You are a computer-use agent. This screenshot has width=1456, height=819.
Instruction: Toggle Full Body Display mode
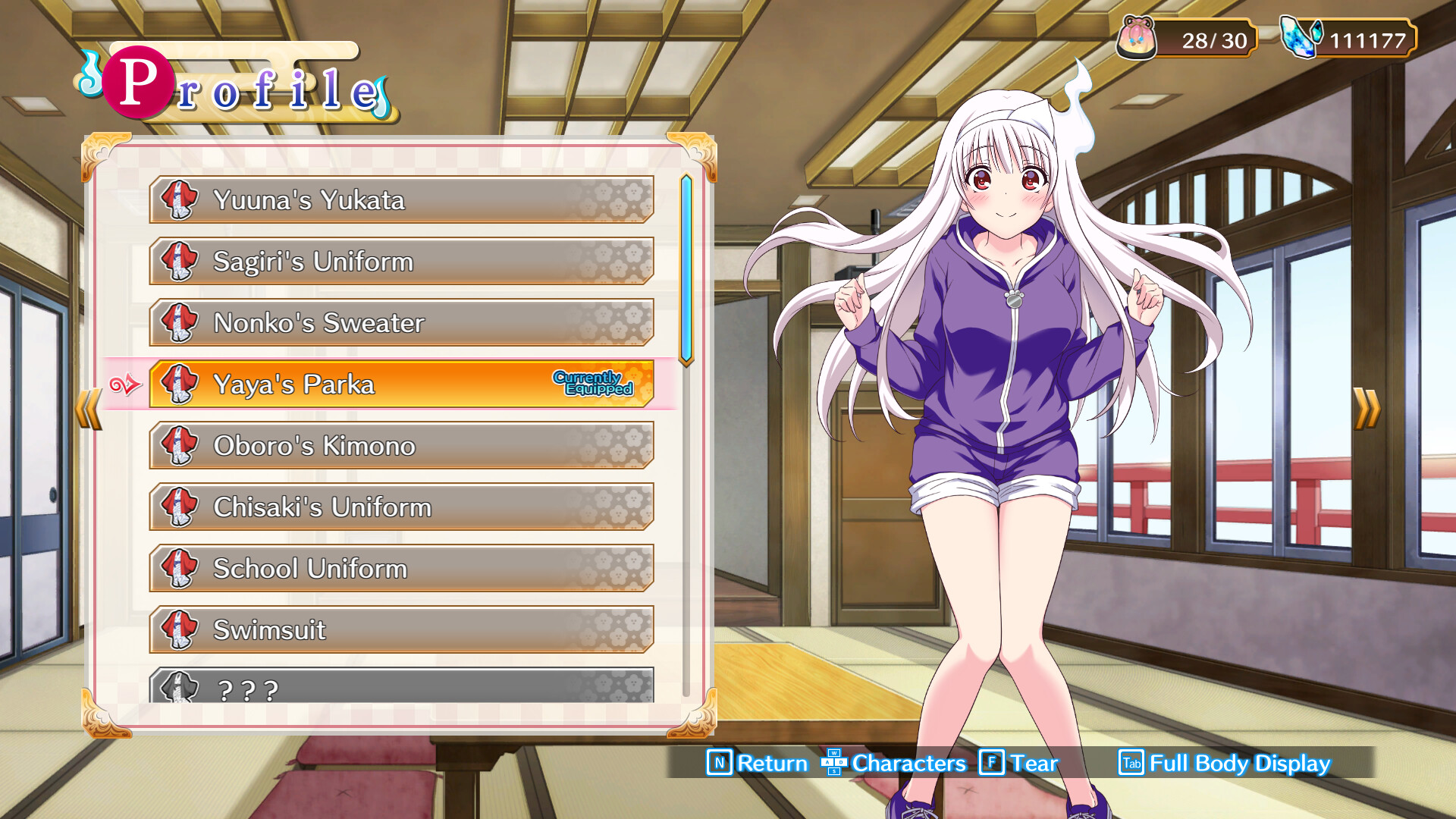pyautogui.click(x=1238, y=764)
